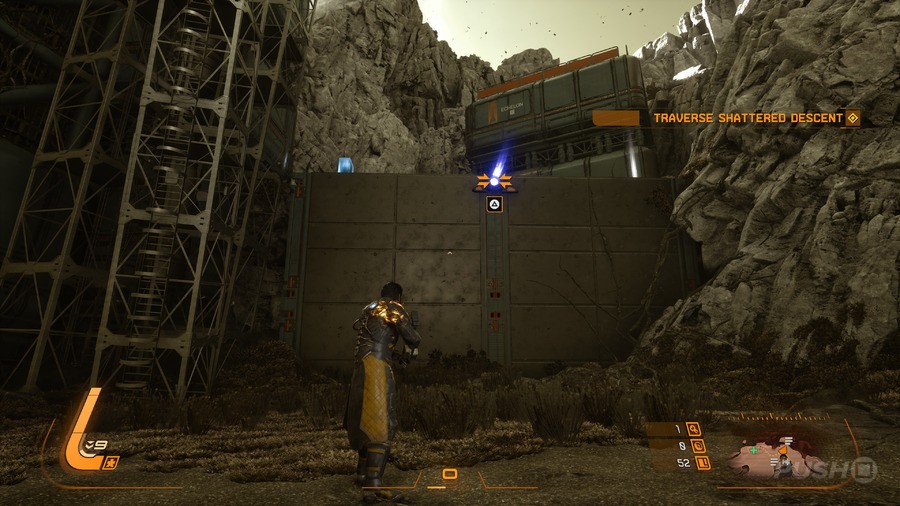
Task: Select the key resource icon
Action: click(694, 430)
